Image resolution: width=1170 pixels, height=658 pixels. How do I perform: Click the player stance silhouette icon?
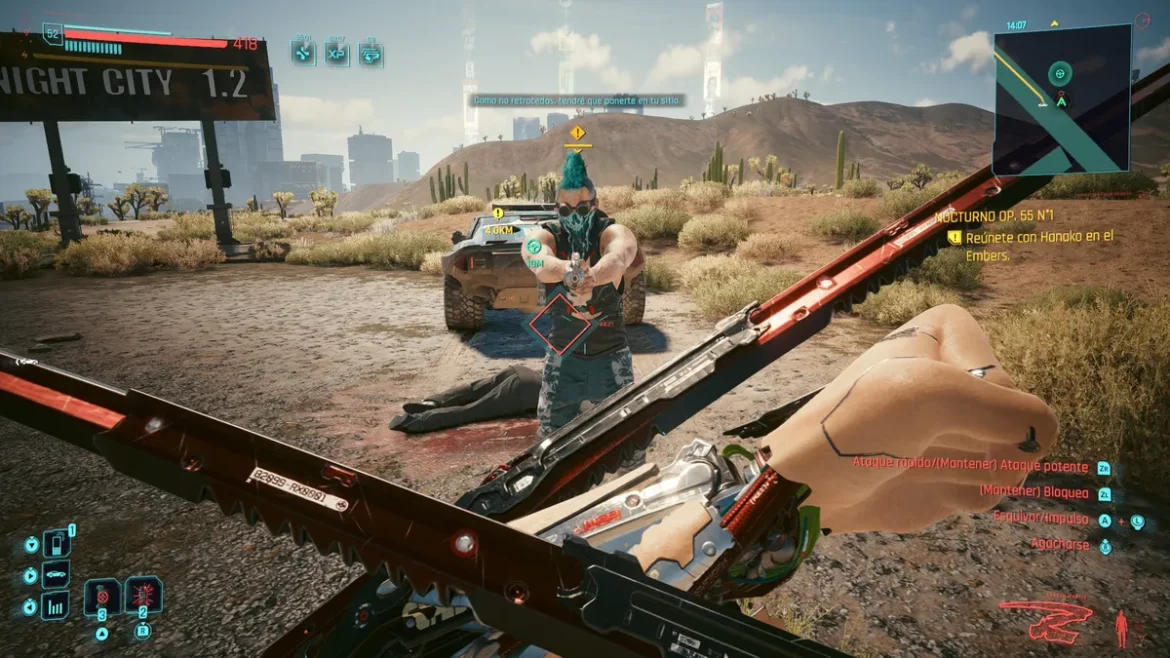pyautogui.click(x=1121, y=627)
